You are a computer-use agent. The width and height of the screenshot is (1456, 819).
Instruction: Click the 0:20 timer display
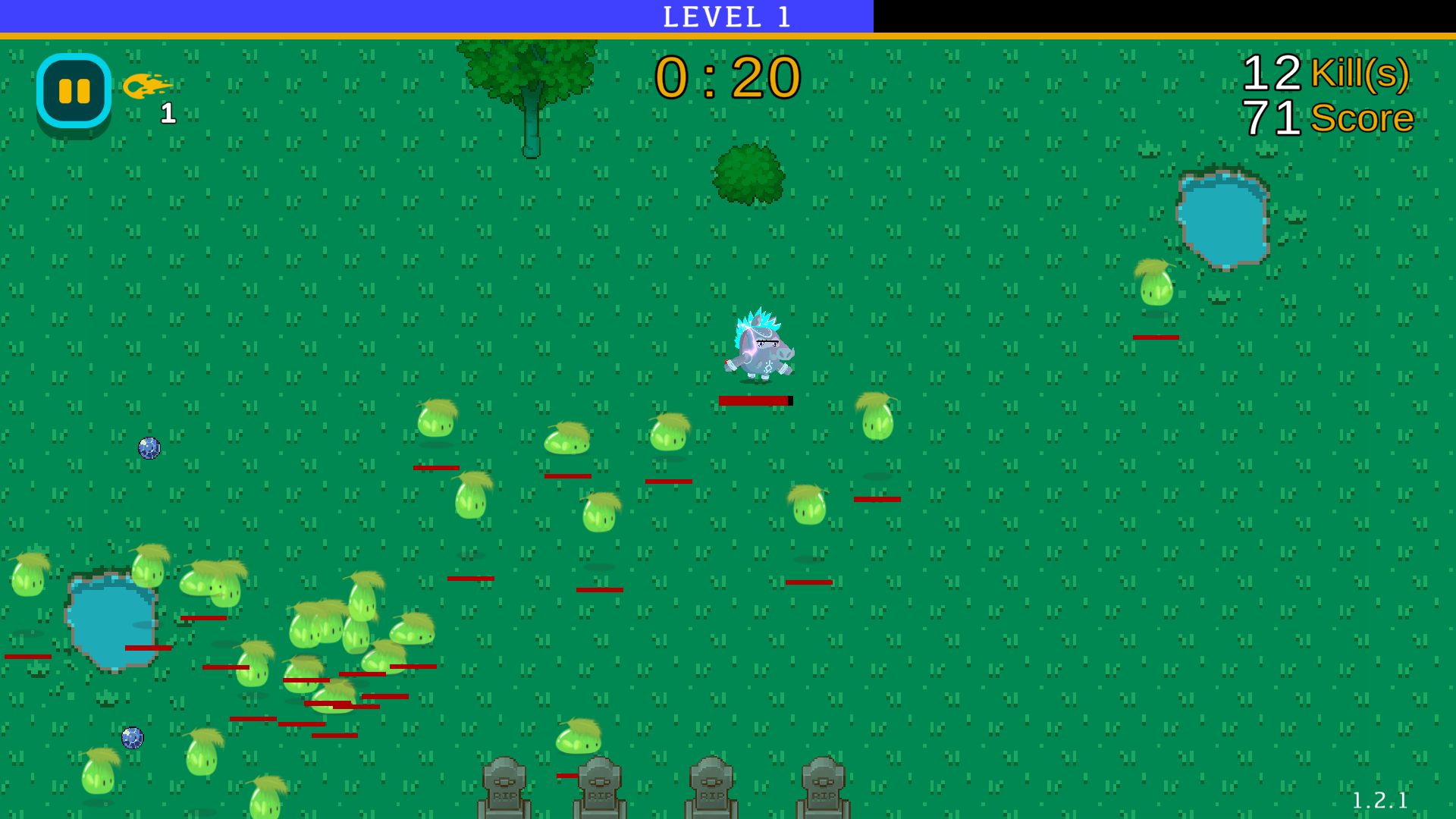(x=726, y=76)
